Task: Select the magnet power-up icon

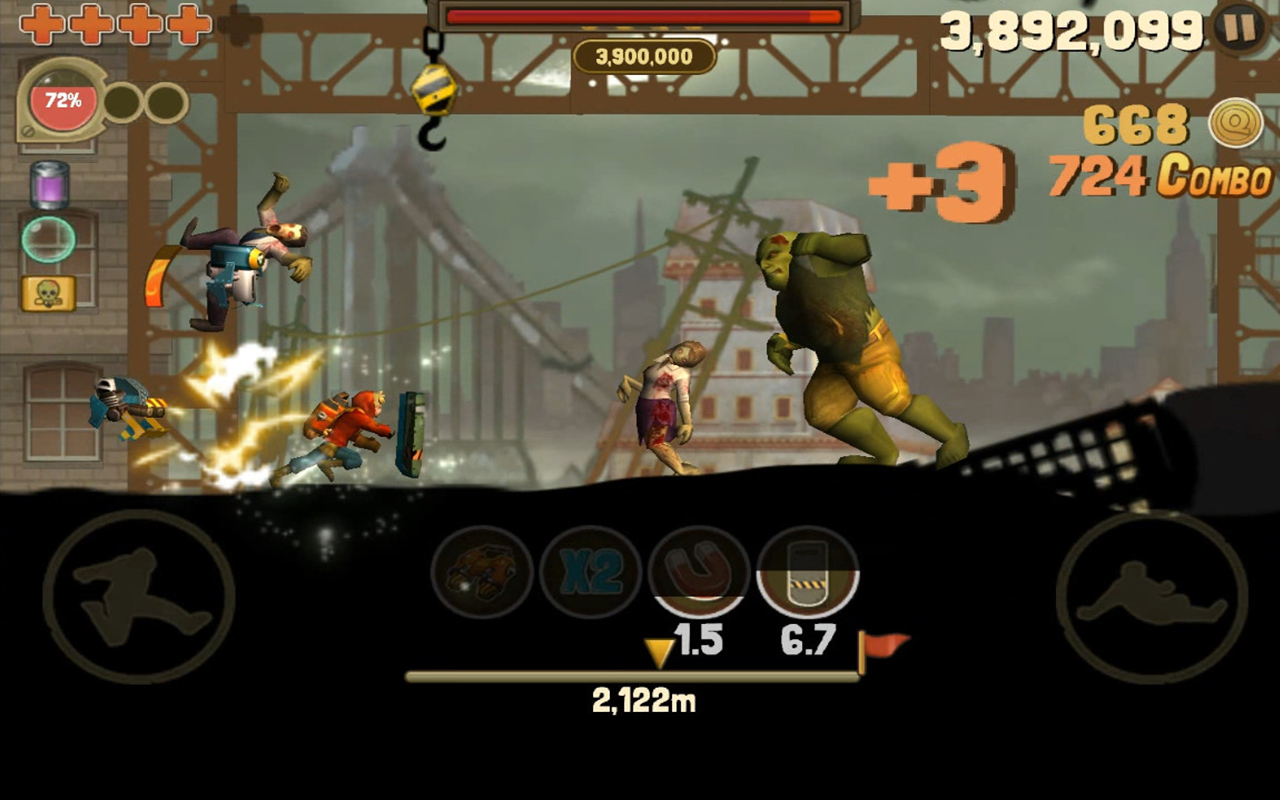Action: pyautogui.click(x=699, y=573)
